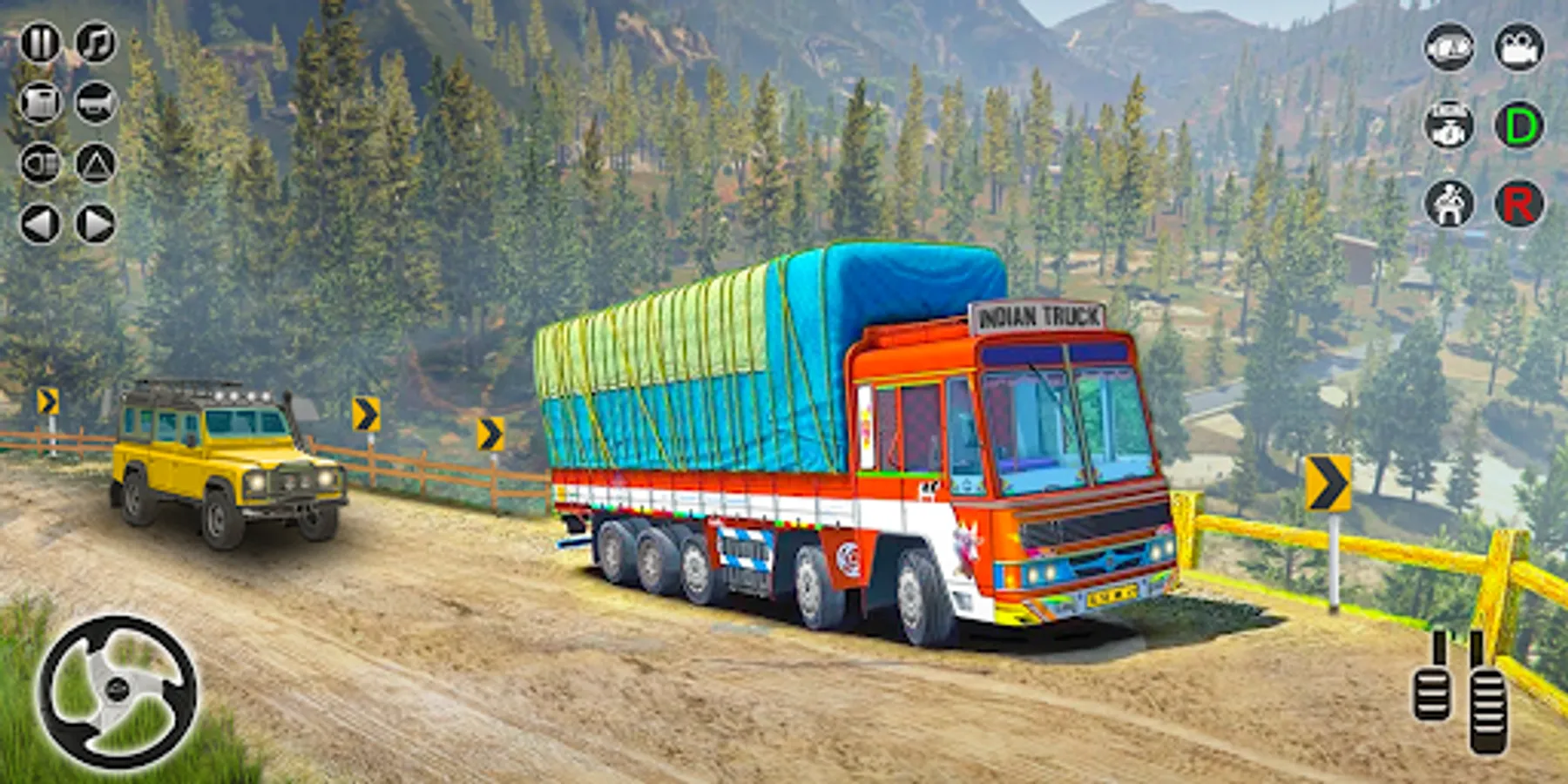Turn on the headlights
Image resolution: width=1568 pixels, height=784 pixels.
[x=40, y=162]
